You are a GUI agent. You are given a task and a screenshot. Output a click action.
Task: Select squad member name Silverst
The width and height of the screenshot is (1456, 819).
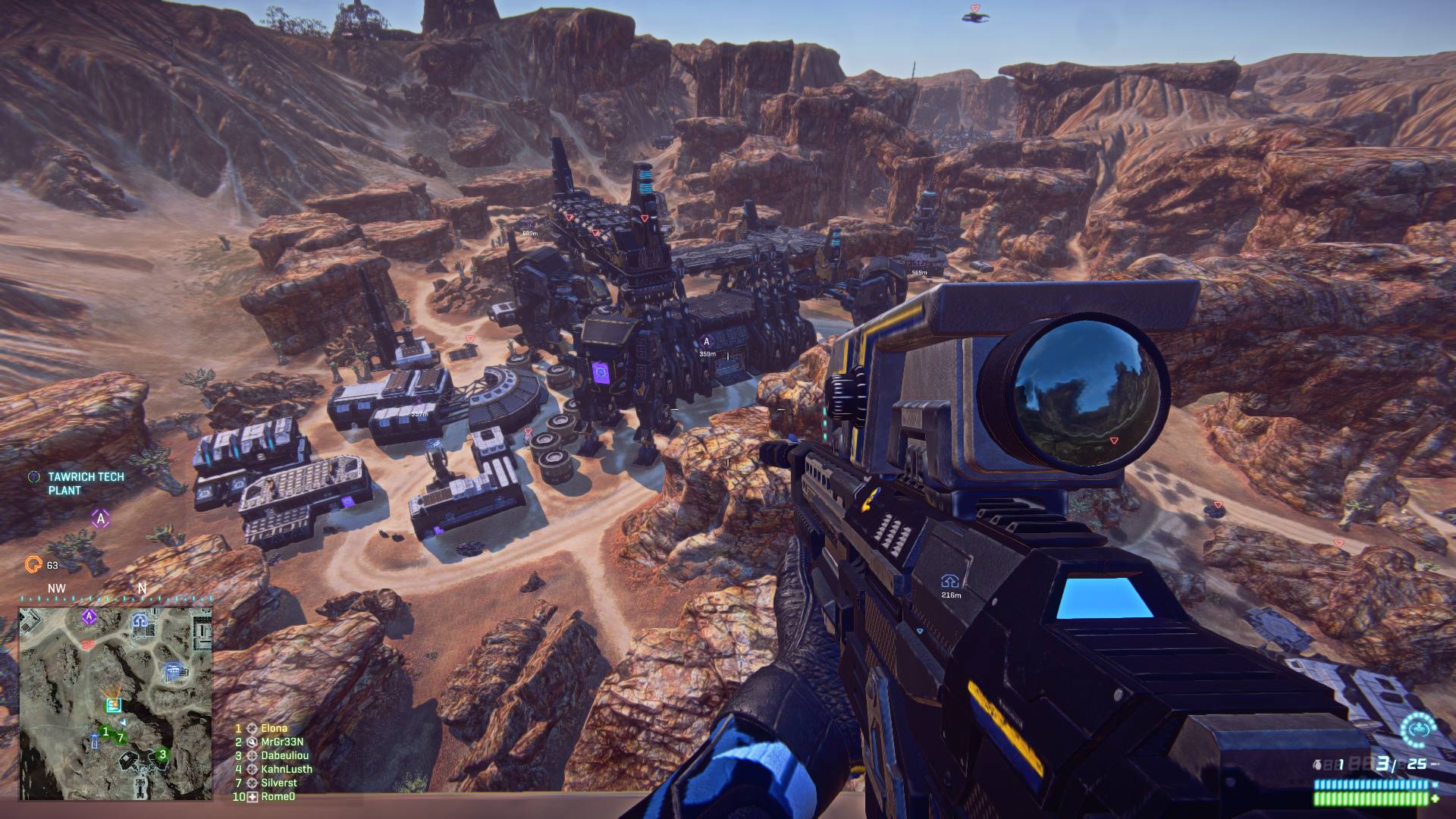(x=278, y=783)
